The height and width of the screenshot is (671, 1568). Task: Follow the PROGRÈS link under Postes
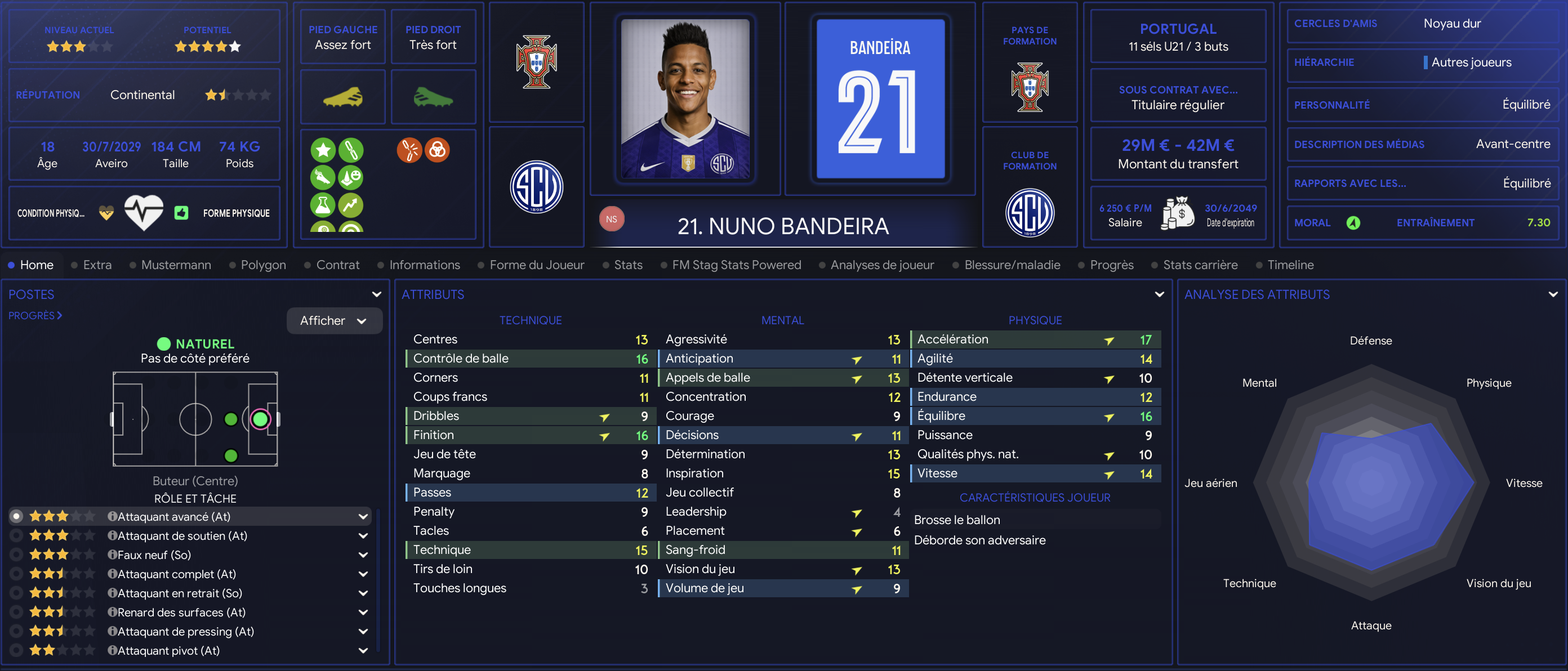click(35, 316)
